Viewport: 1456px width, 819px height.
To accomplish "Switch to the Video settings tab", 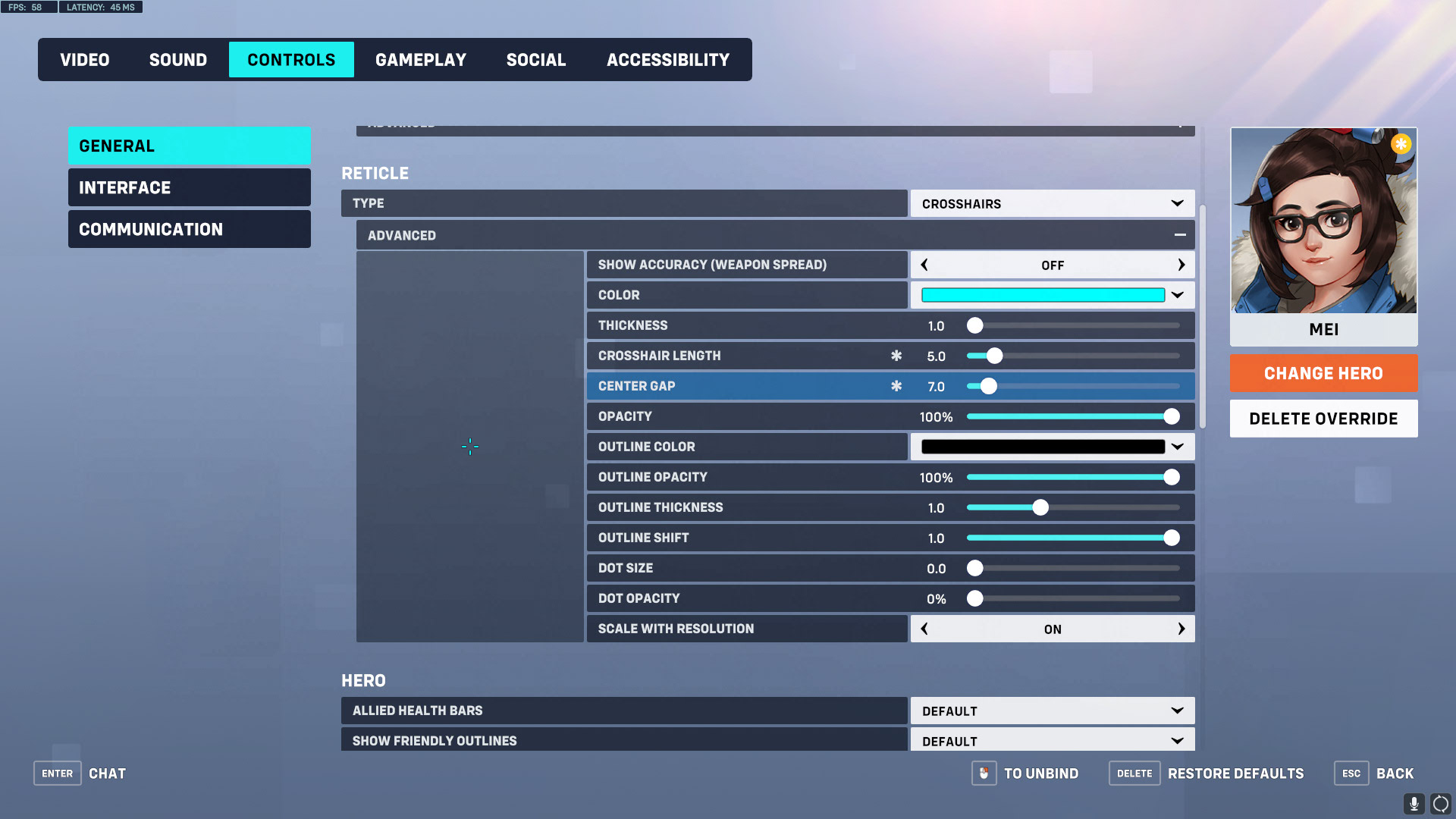I will click(x=84, y=59).
